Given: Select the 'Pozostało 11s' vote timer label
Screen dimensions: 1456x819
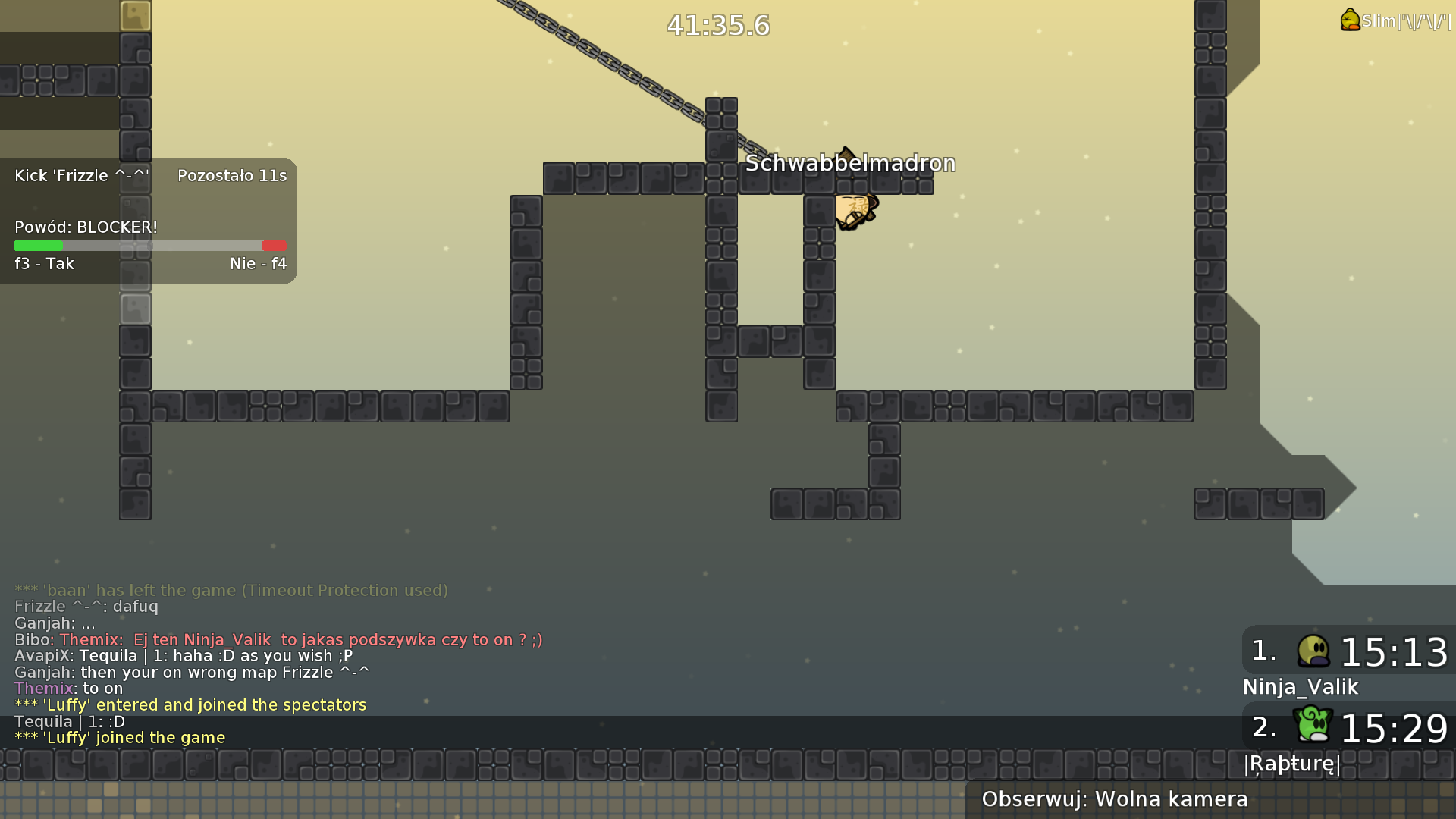Looking at the screenshot, I should pos(232,175).
